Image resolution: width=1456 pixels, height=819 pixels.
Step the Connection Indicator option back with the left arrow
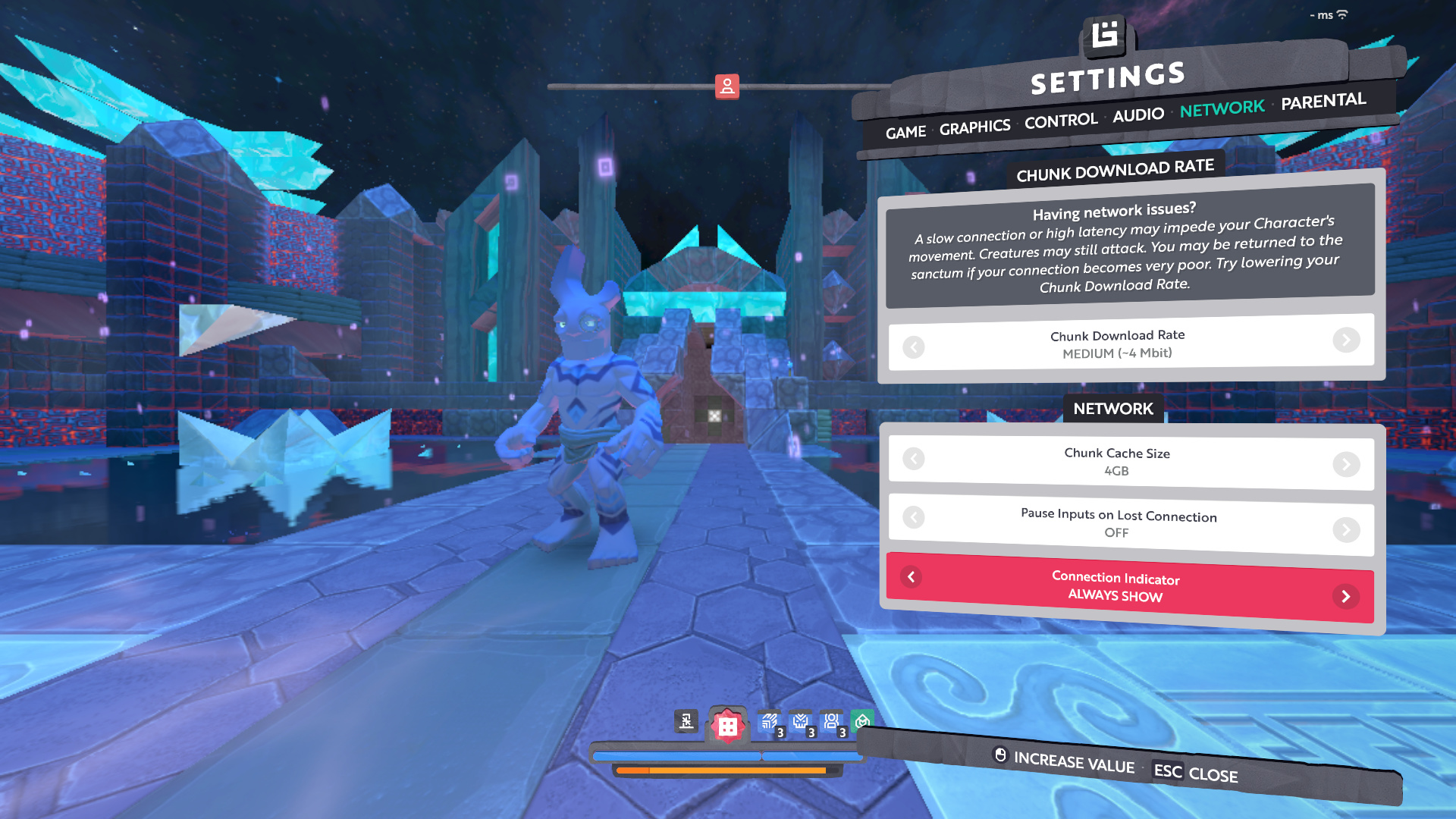[912, 577]
